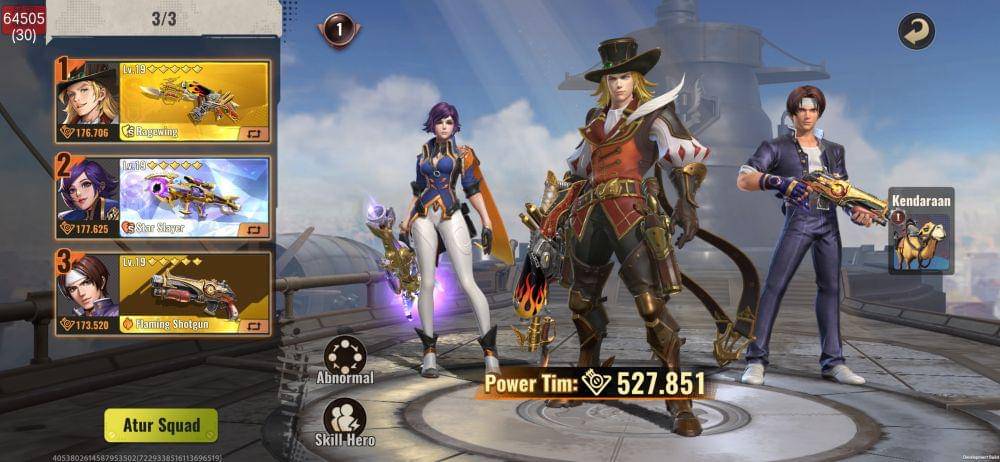Open the Abnormal status icon

(x=345, y=355)
